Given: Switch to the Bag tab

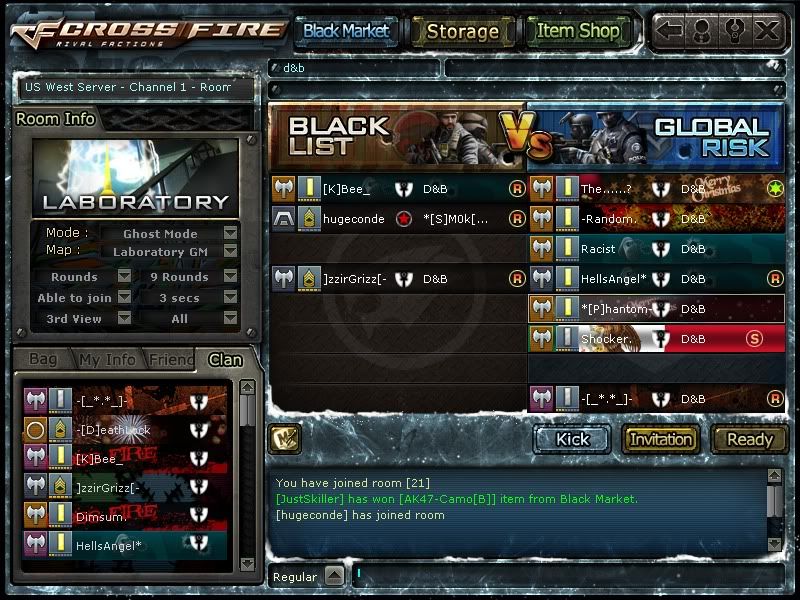Looking at the screenshot, I should tap(43, 359).
